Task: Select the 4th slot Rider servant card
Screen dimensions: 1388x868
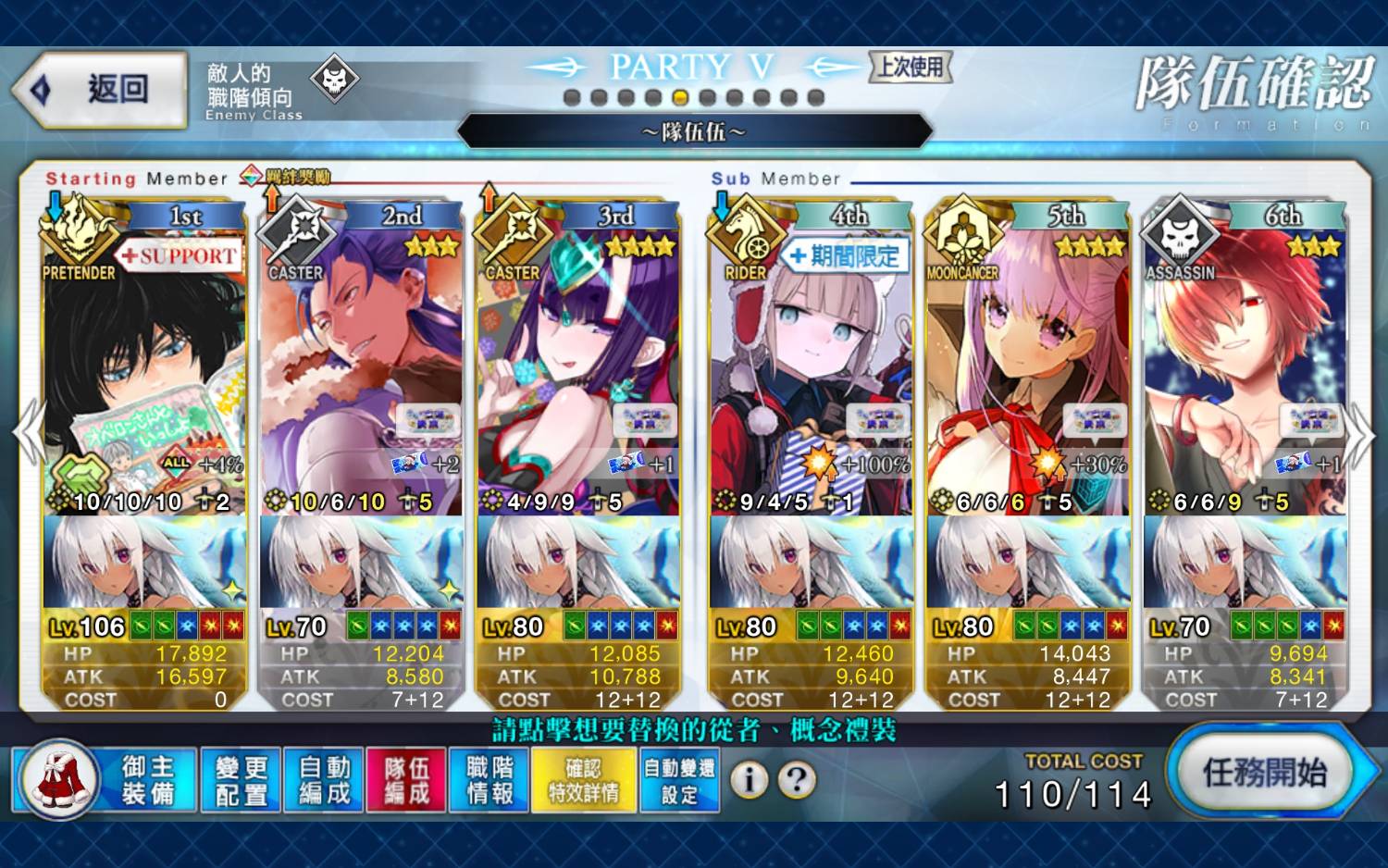Action: 810,370
